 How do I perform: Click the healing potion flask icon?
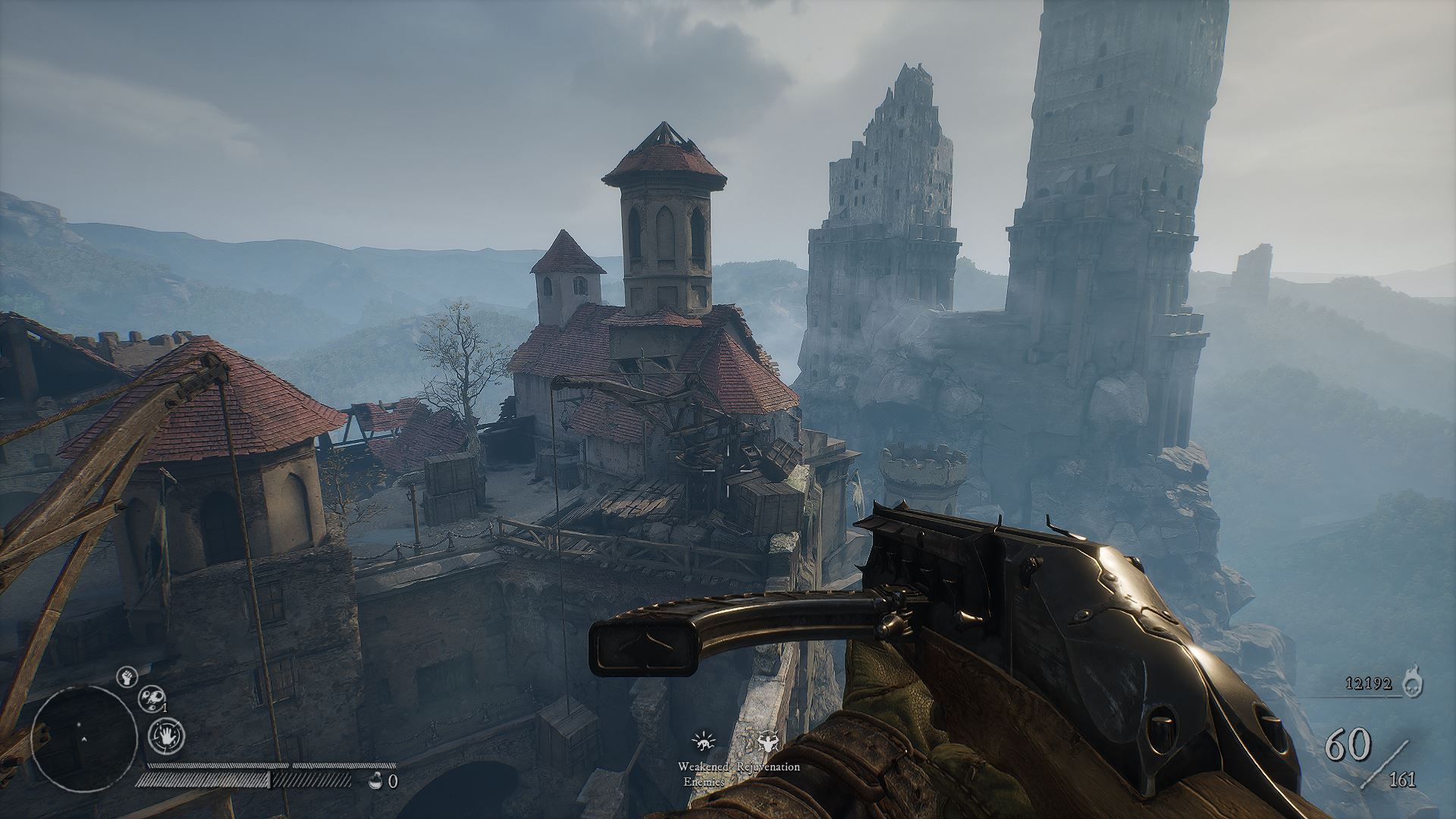[374, 781]
